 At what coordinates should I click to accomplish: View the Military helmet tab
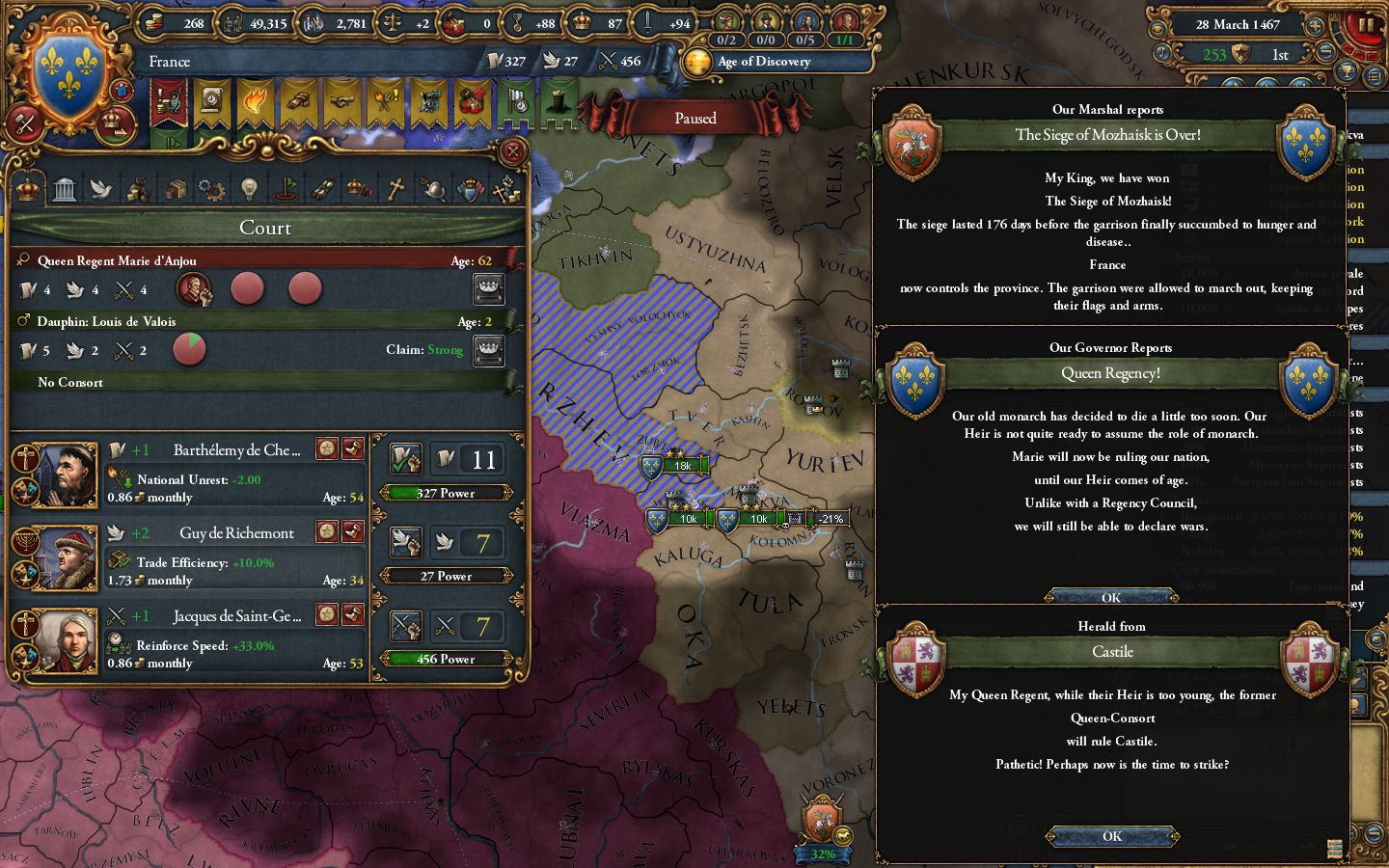[436, 188]
